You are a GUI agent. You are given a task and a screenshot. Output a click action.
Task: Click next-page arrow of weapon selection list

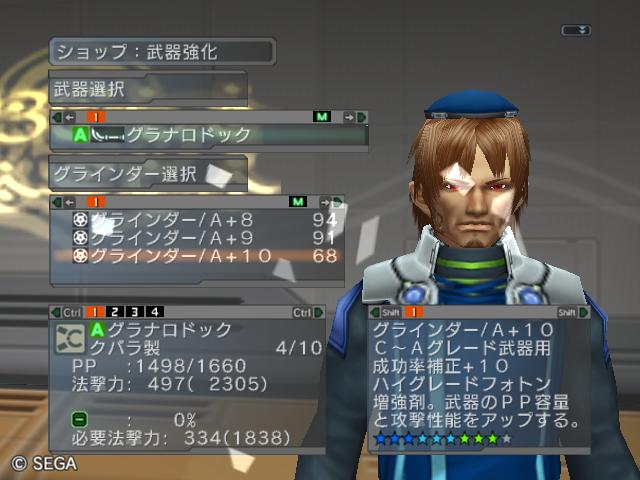coord(351,117)
